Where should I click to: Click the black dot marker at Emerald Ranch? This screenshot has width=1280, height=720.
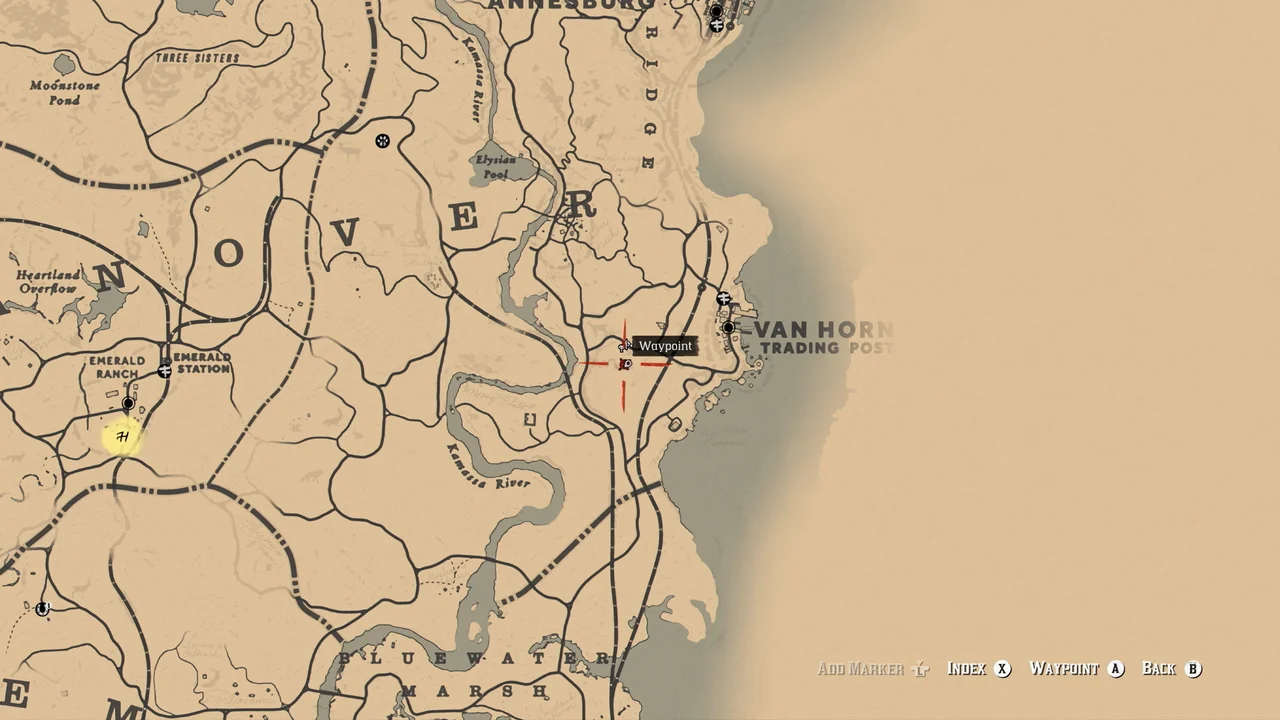tap(128, 403)
